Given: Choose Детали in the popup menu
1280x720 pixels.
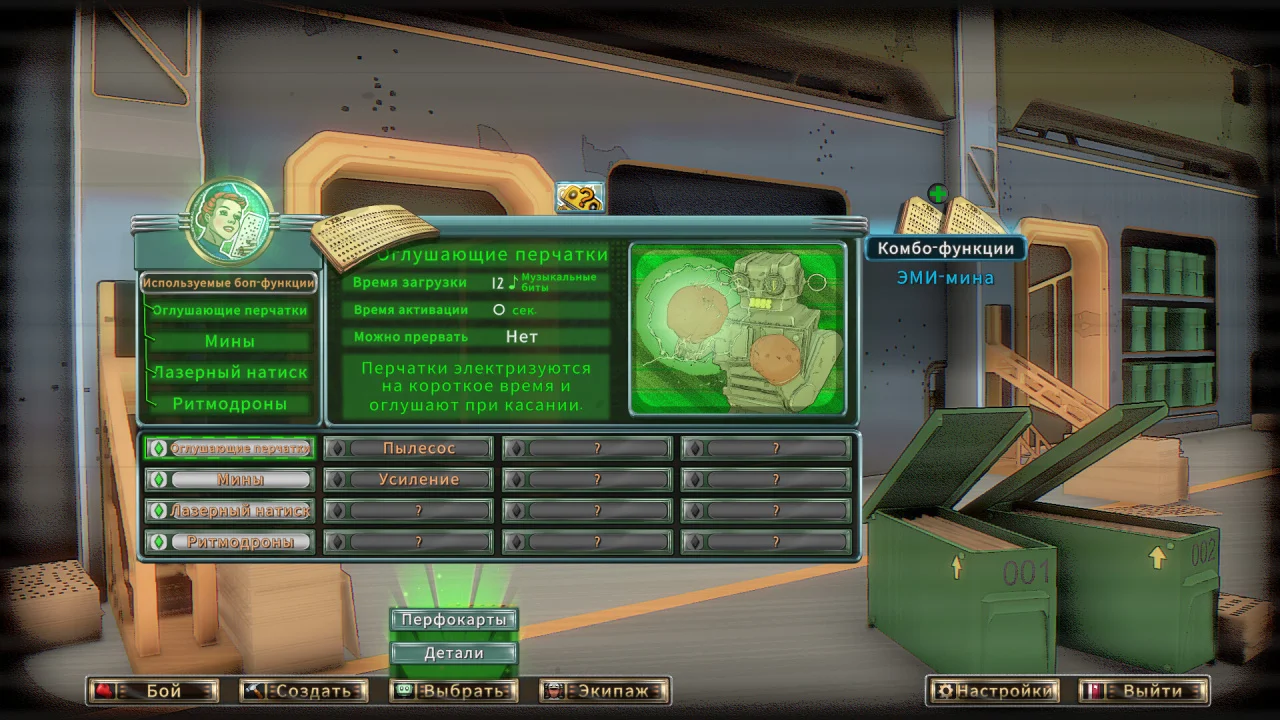Looking at the screenshot, I should [x=455, y=653].
